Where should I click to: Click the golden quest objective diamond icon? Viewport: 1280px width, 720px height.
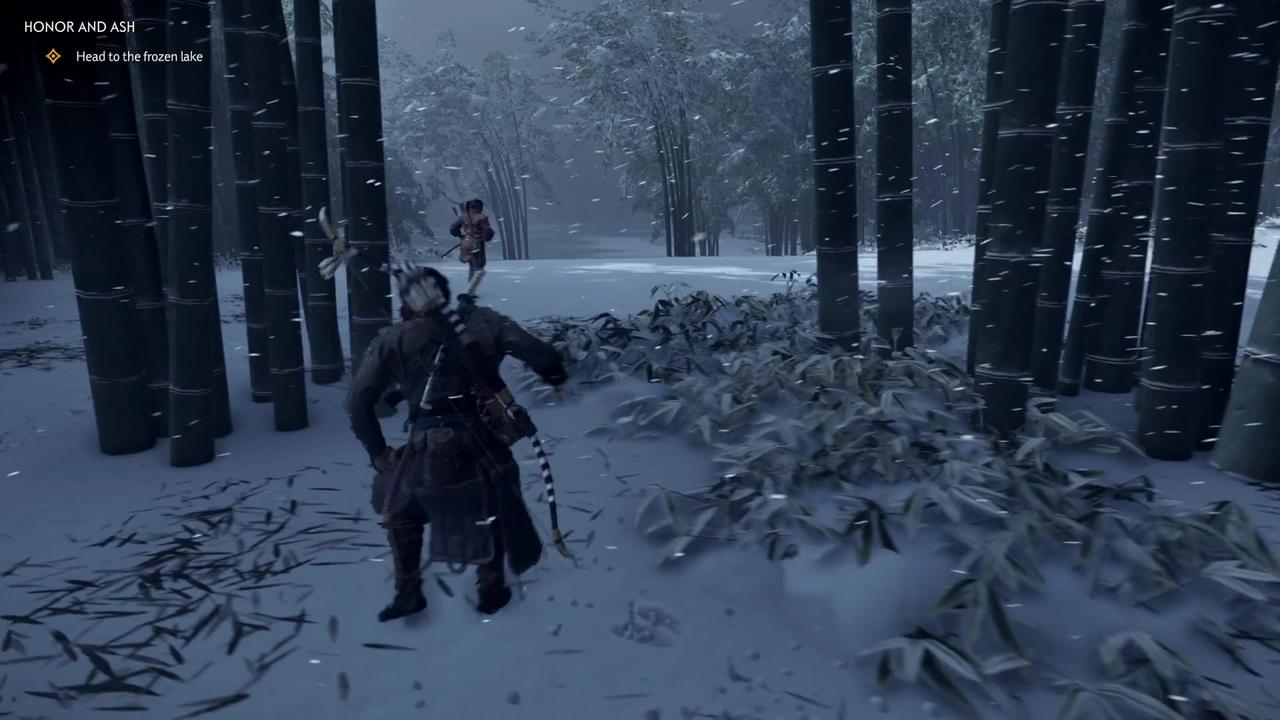pos(53,56)
